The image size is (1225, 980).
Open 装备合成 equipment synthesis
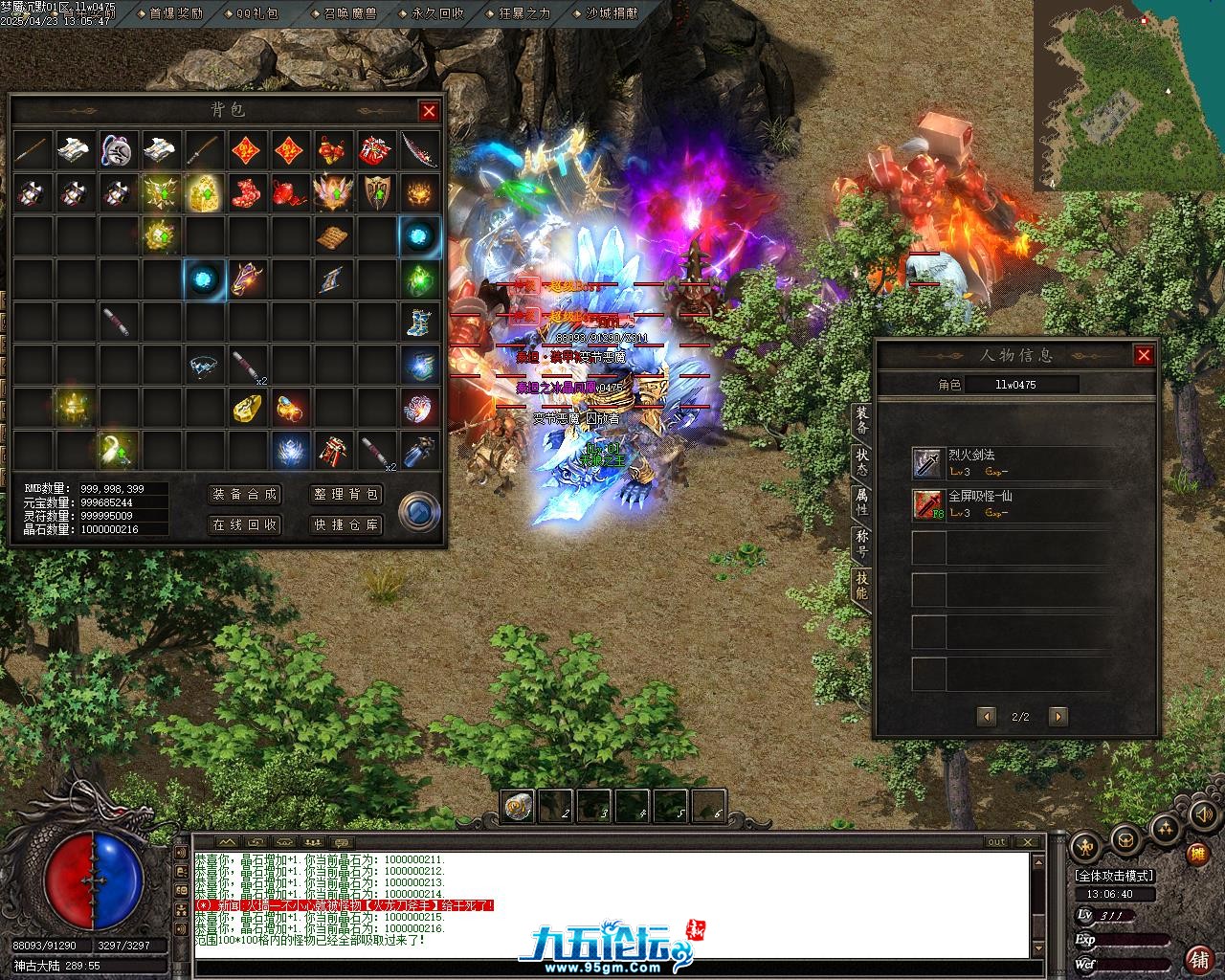click(x=244, y=494)
